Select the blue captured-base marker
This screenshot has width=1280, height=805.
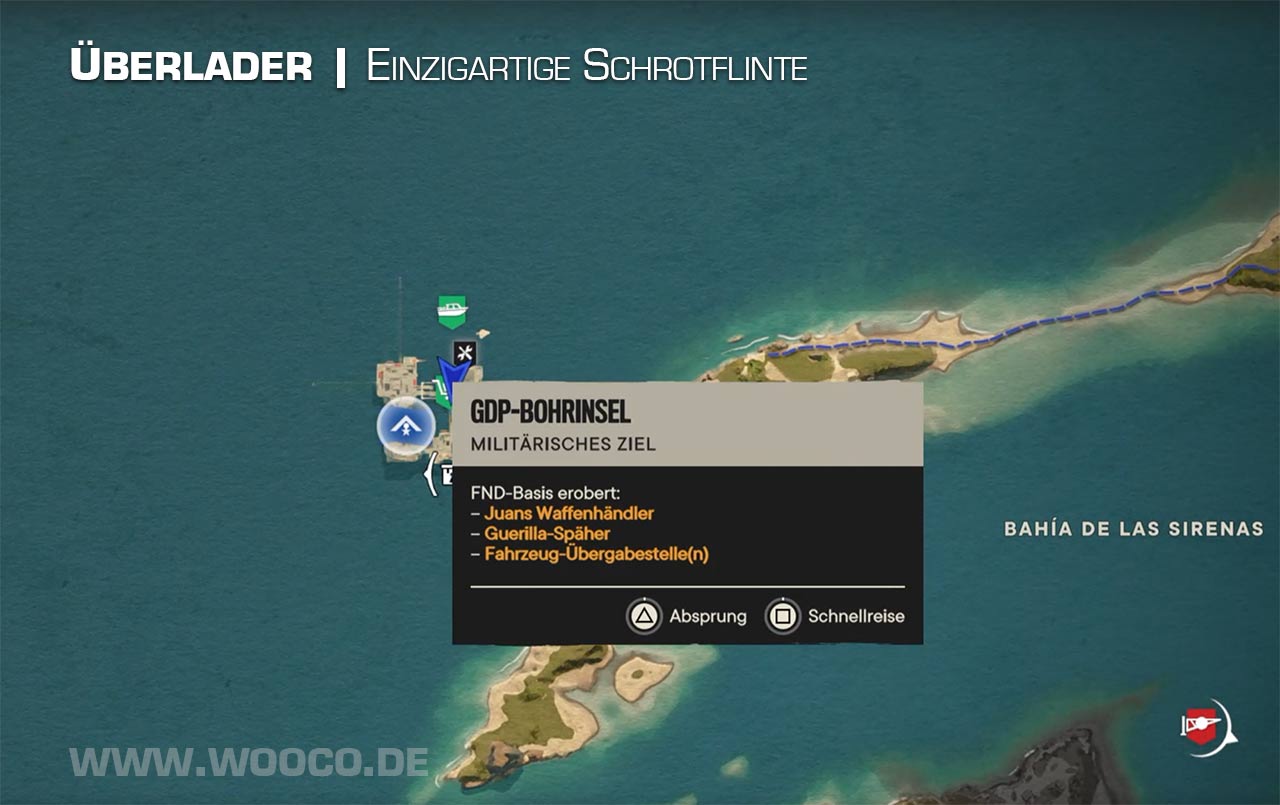pyautogui.click(x=406, y=426)
